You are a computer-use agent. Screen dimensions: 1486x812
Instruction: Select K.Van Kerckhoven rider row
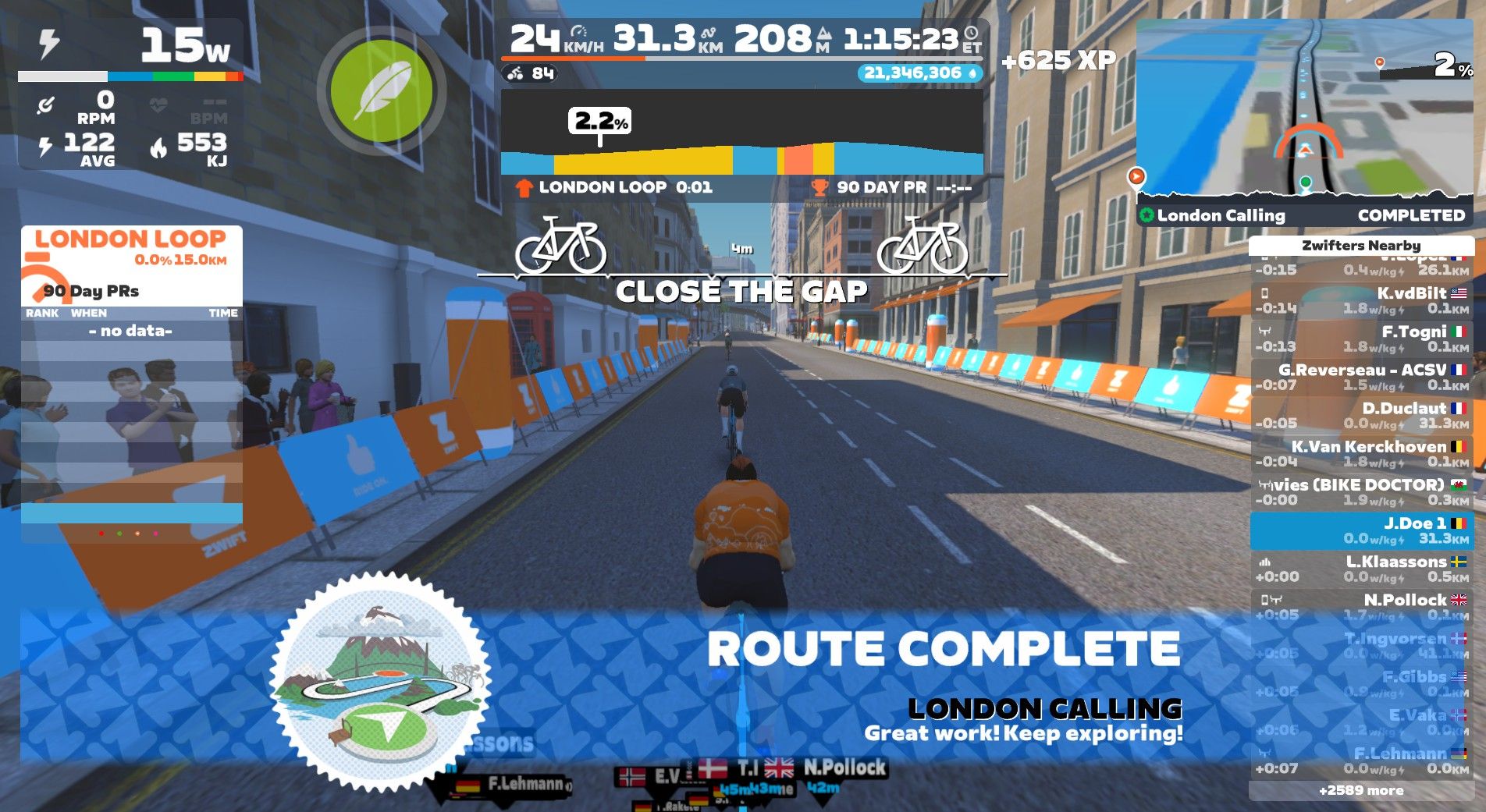(1361, 453)
